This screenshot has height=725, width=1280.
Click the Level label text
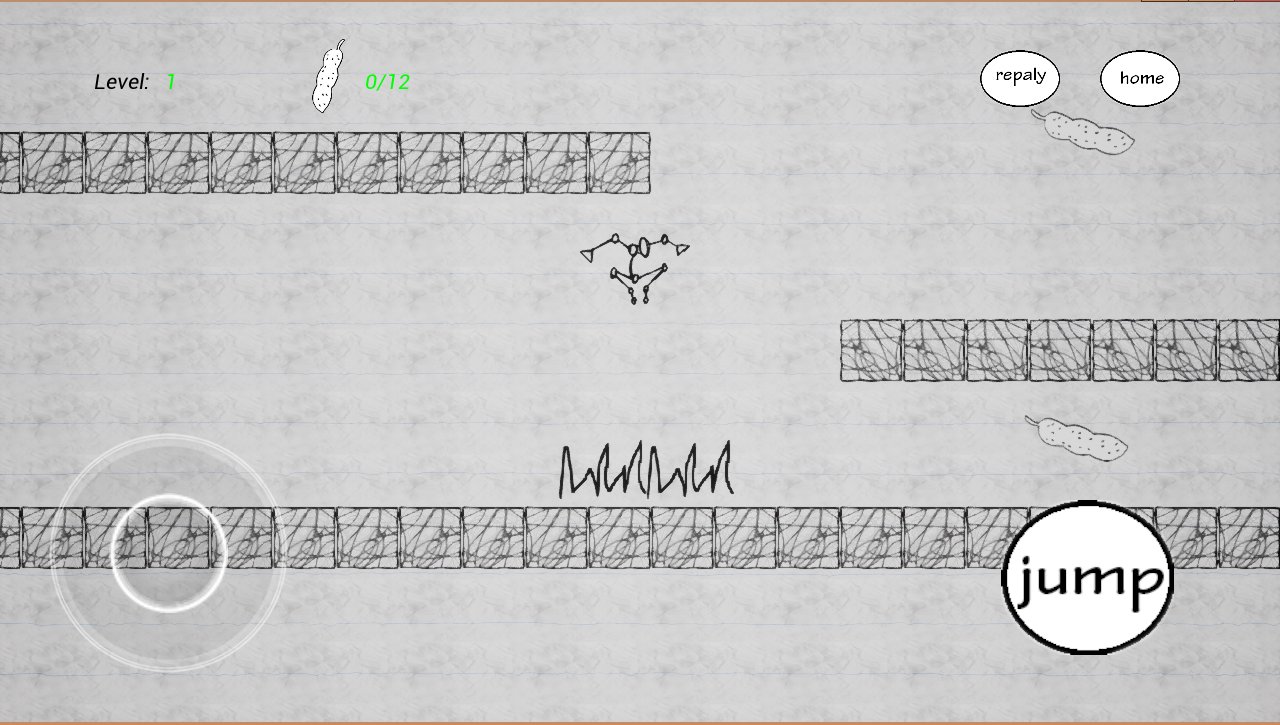(120, 82)
